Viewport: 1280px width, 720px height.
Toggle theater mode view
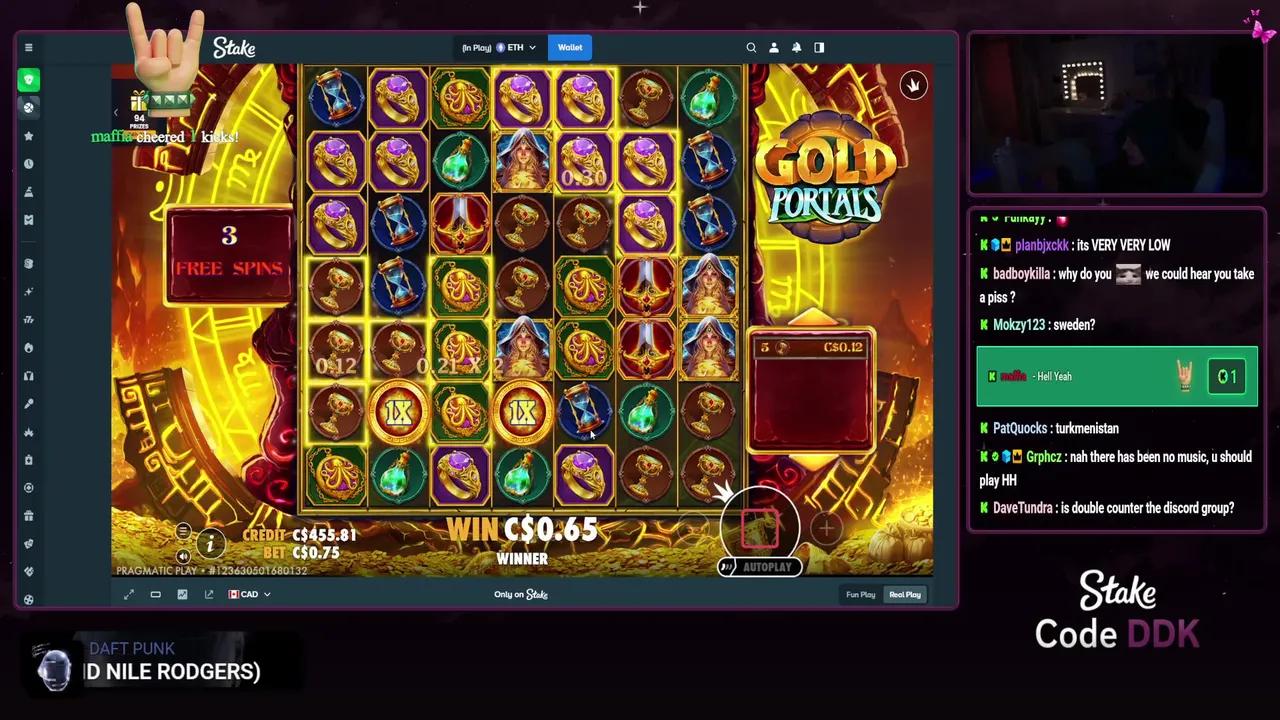[155, 594]
